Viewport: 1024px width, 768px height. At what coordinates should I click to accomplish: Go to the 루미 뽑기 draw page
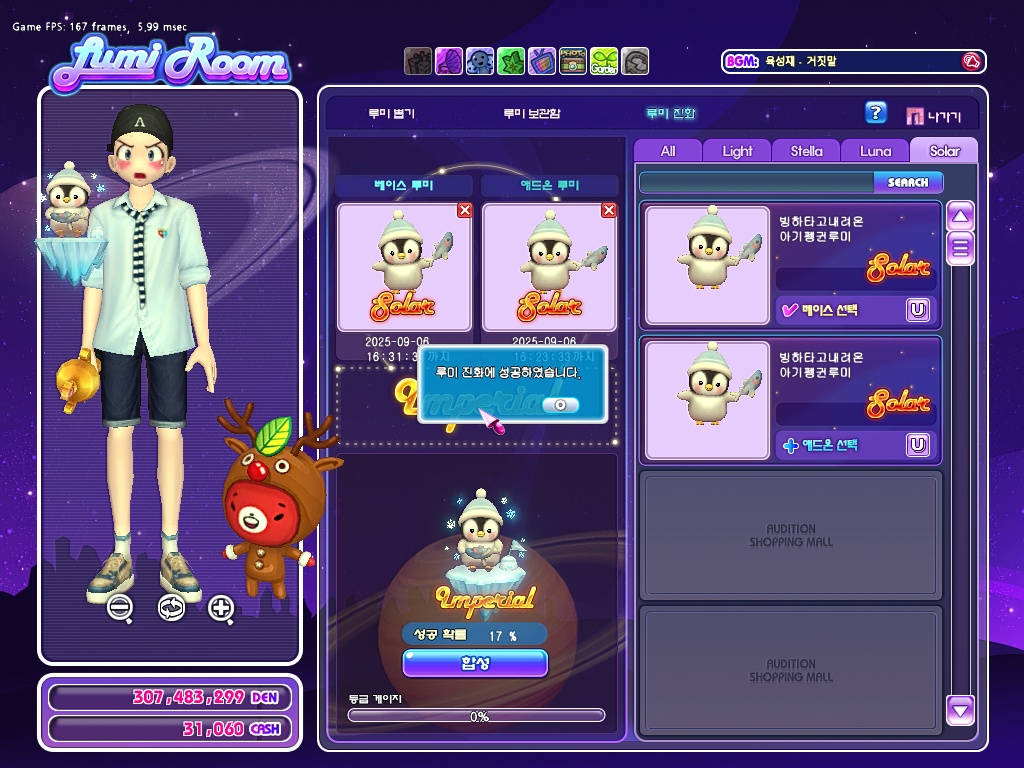390,114
